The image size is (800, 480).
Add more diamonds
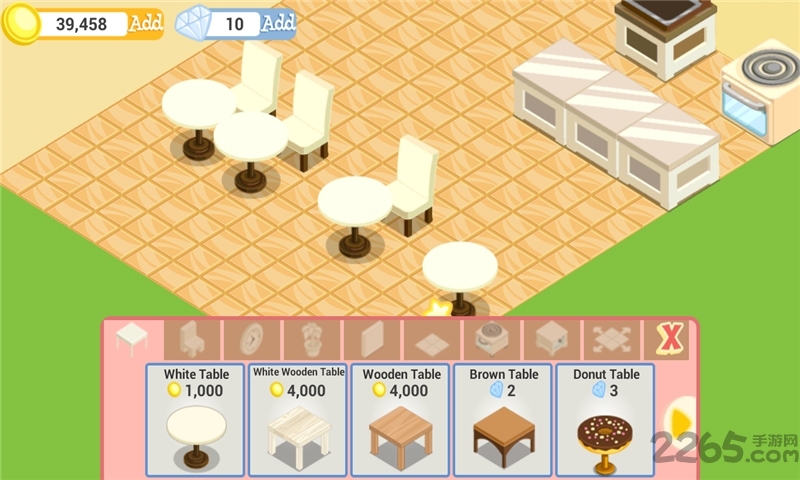click(x=278, y=23)
